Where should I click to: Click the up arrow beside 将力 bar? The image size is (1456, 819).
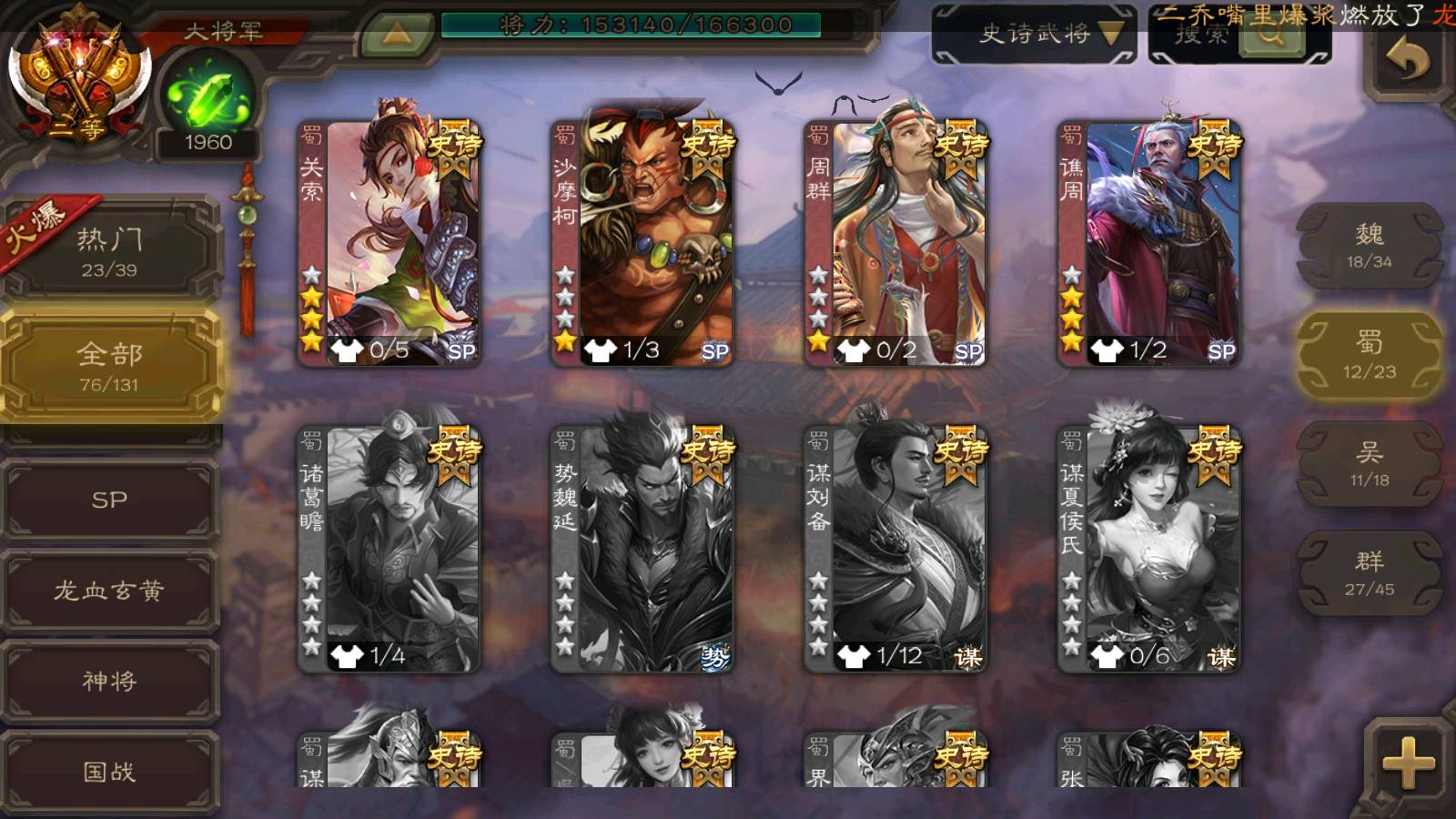click(x=397, y=35)
